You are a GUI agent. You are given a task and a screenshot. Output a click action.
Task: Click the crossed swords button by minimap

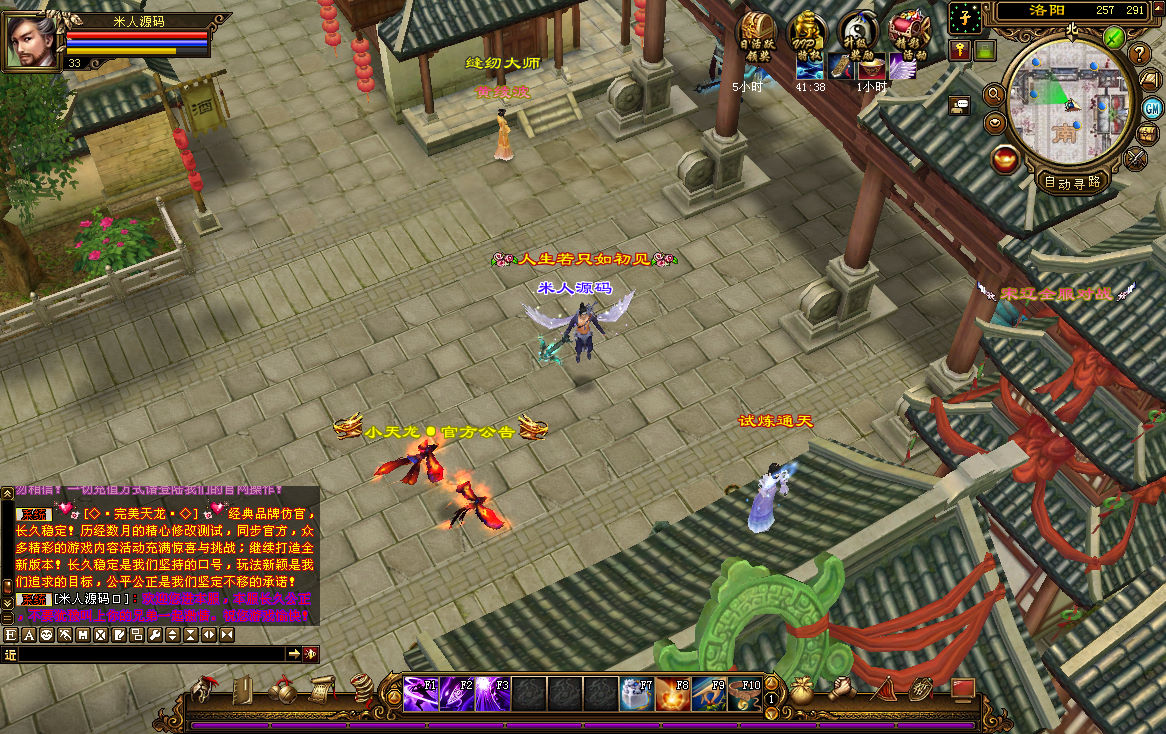(x=1137, y=157)
